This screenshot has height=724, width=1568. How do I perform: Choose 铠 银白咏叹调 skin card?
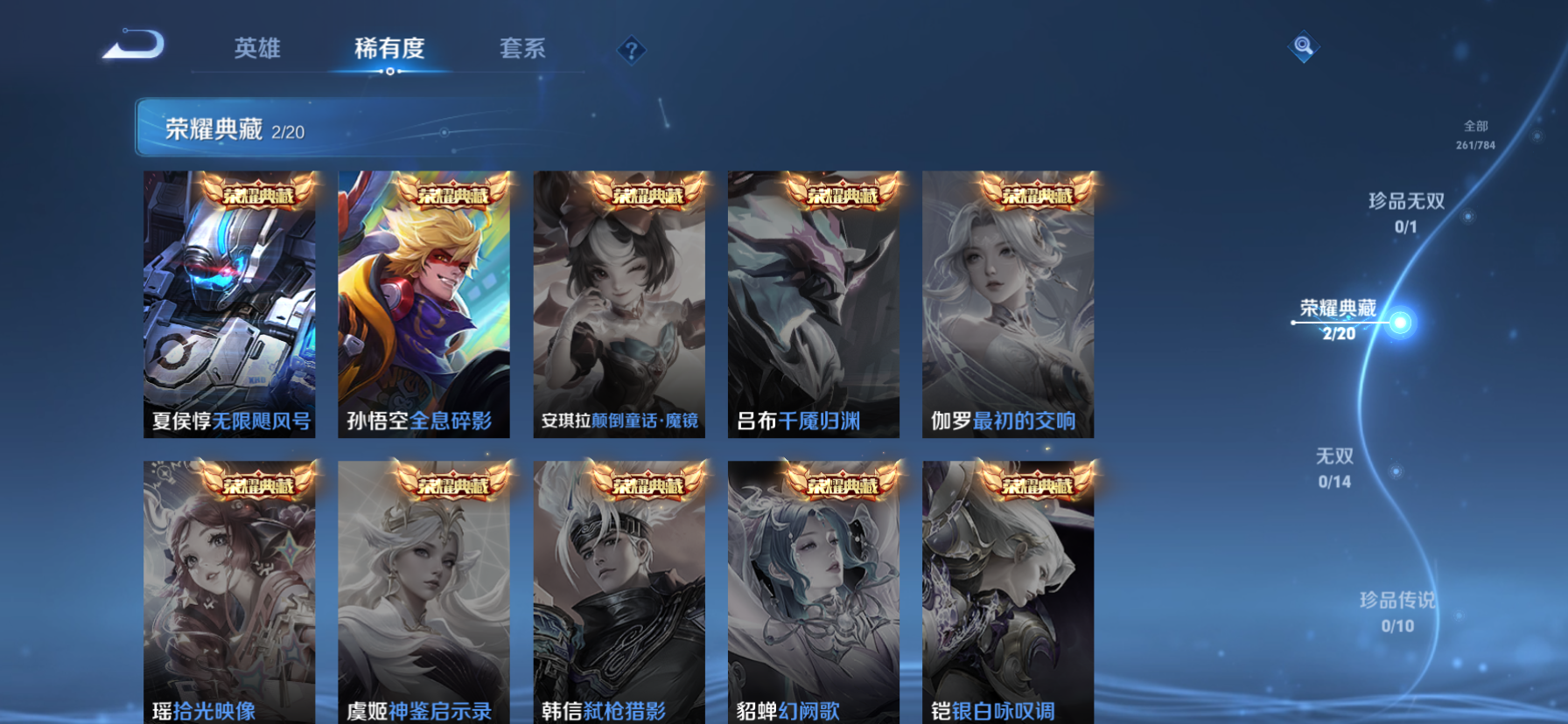point(1008,592)
